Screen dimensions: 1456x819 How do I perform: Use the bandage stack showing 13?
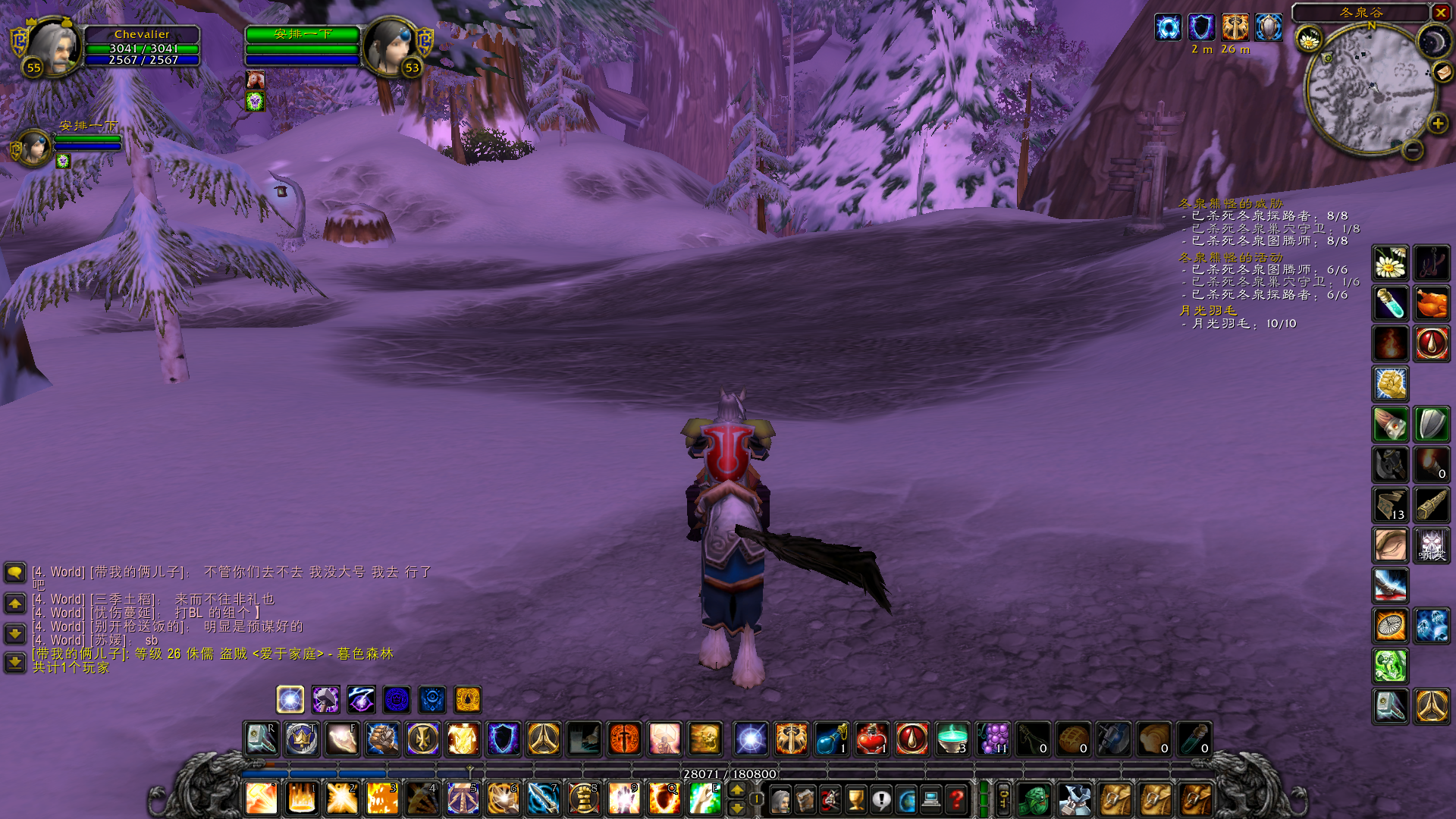coord(1390,505)
